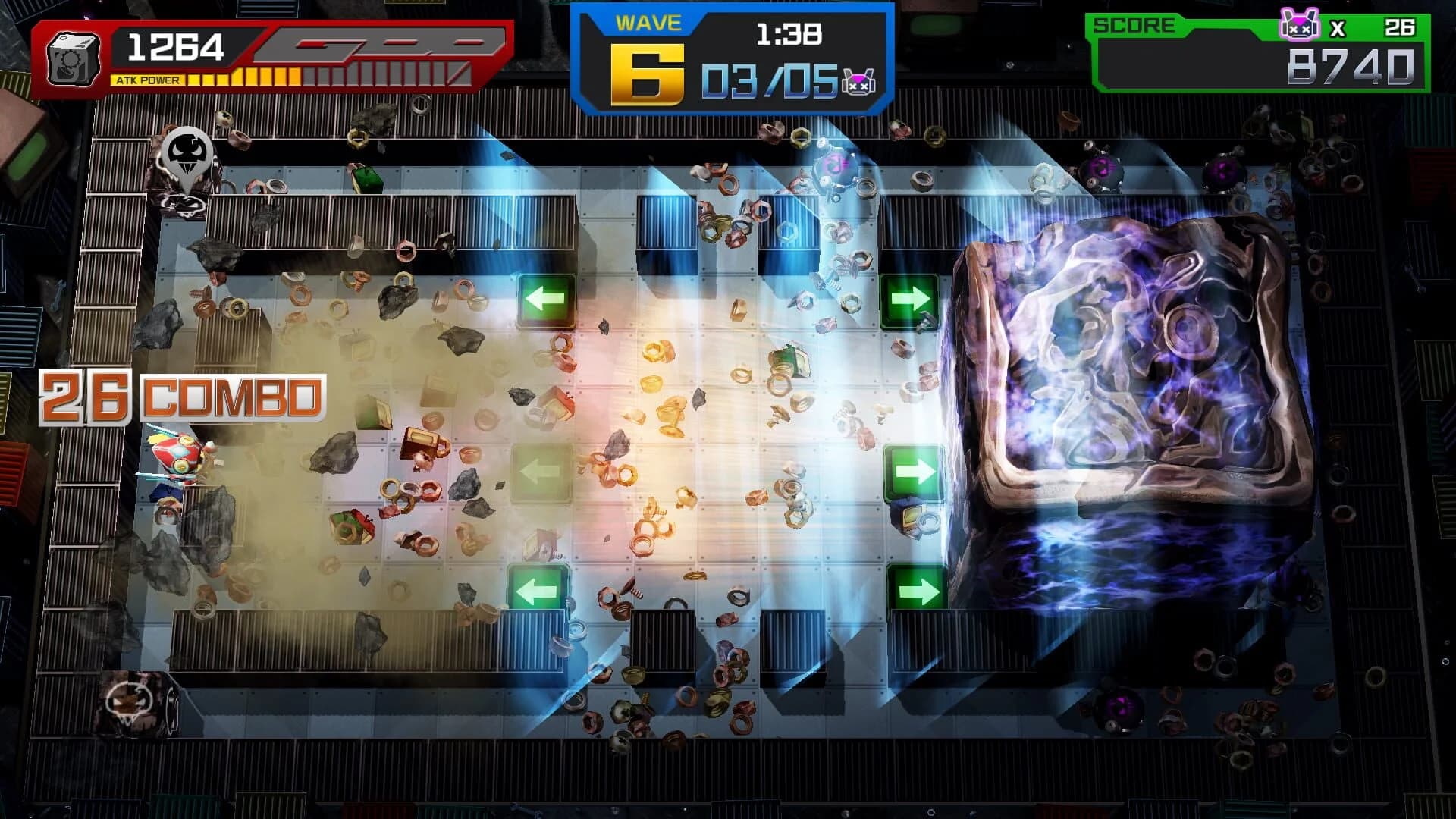Toggle the top-left arrow panel pointing left

tap(544, 300)
